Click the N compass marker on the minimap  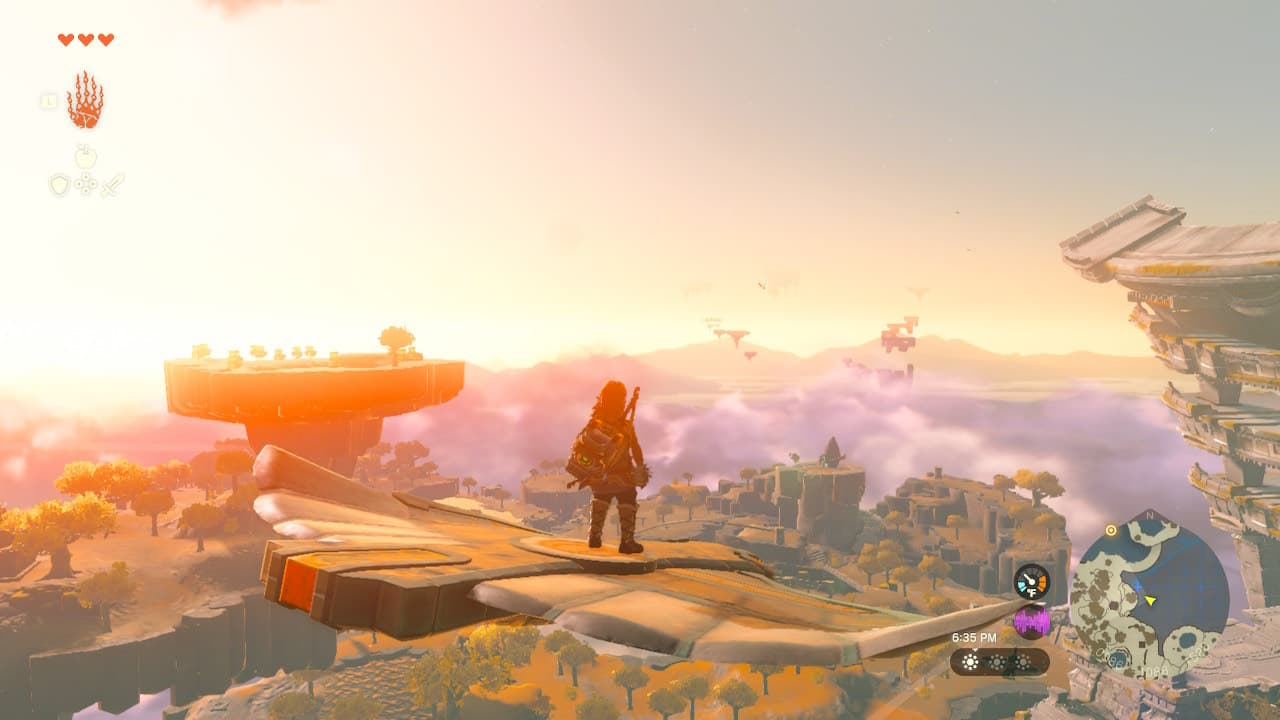(x=1150, y=516)
